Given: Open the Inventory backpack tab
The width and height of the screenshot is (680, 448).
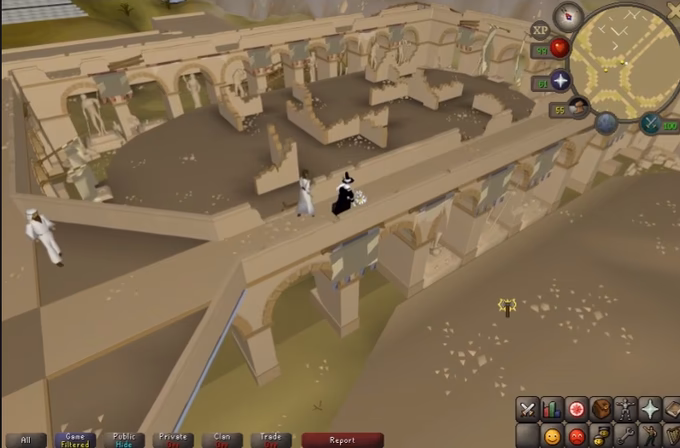Looking at the screenshot, I should pos(601,409).
